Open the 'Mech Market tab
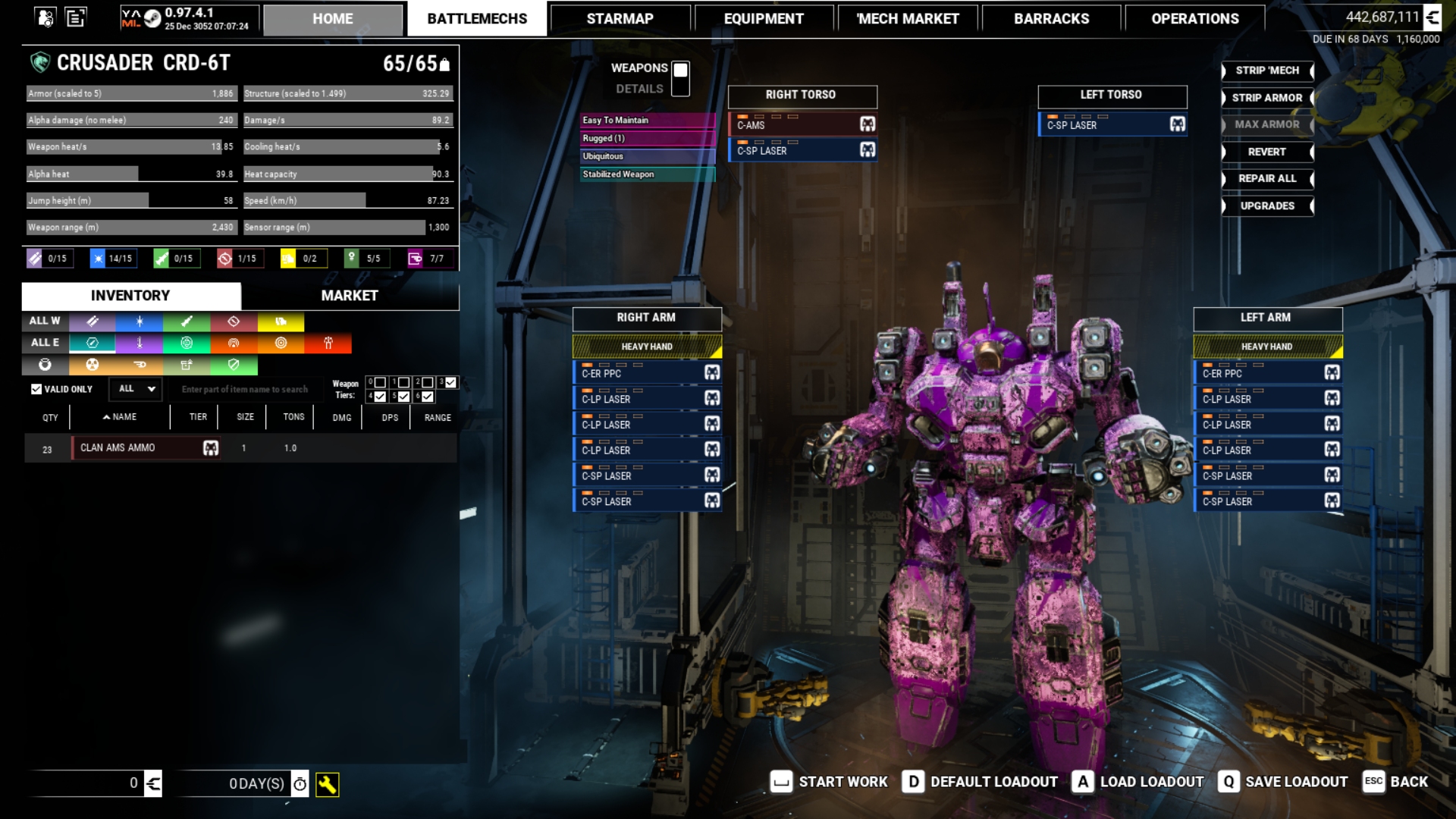 click(907, 19)
